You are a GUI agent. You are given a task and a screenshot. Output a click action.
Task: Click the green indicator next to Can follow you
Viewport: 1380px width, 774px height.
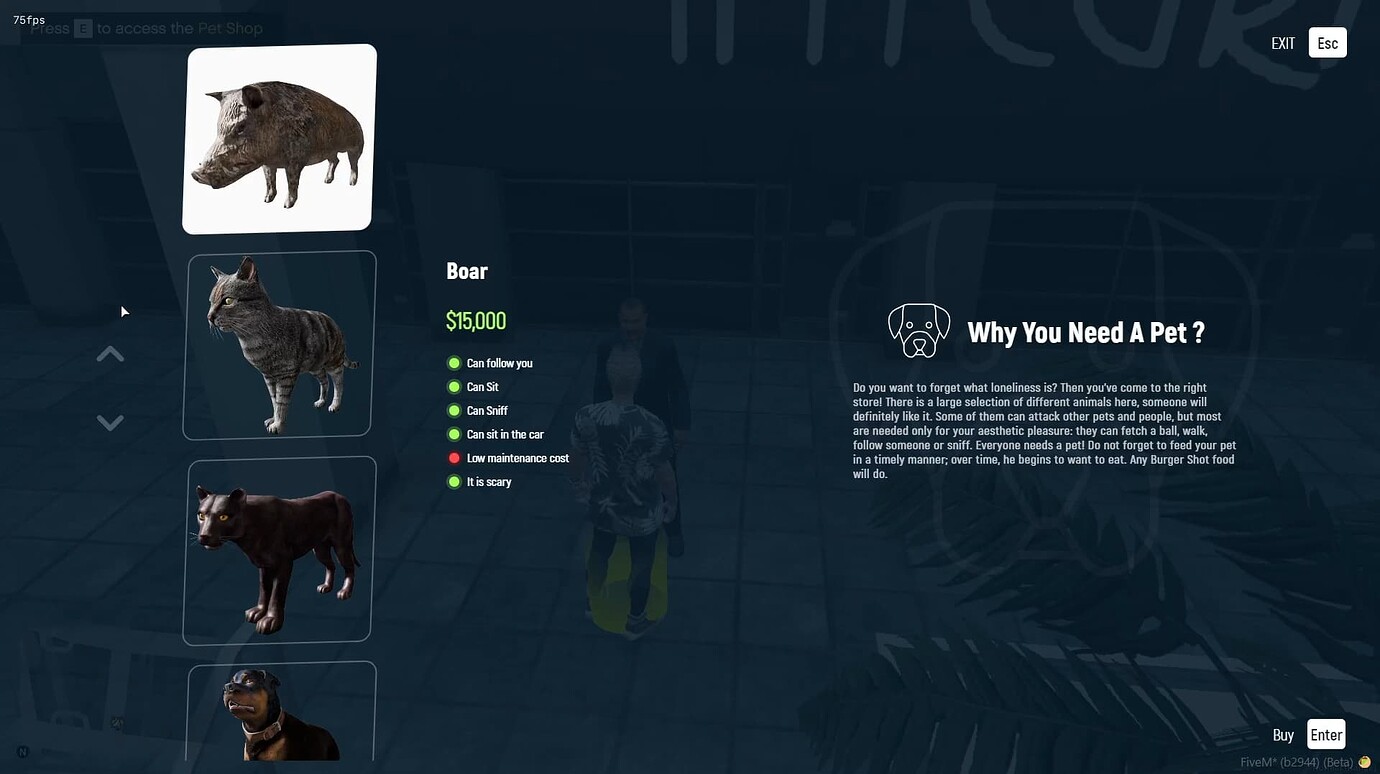click(455, 363)
